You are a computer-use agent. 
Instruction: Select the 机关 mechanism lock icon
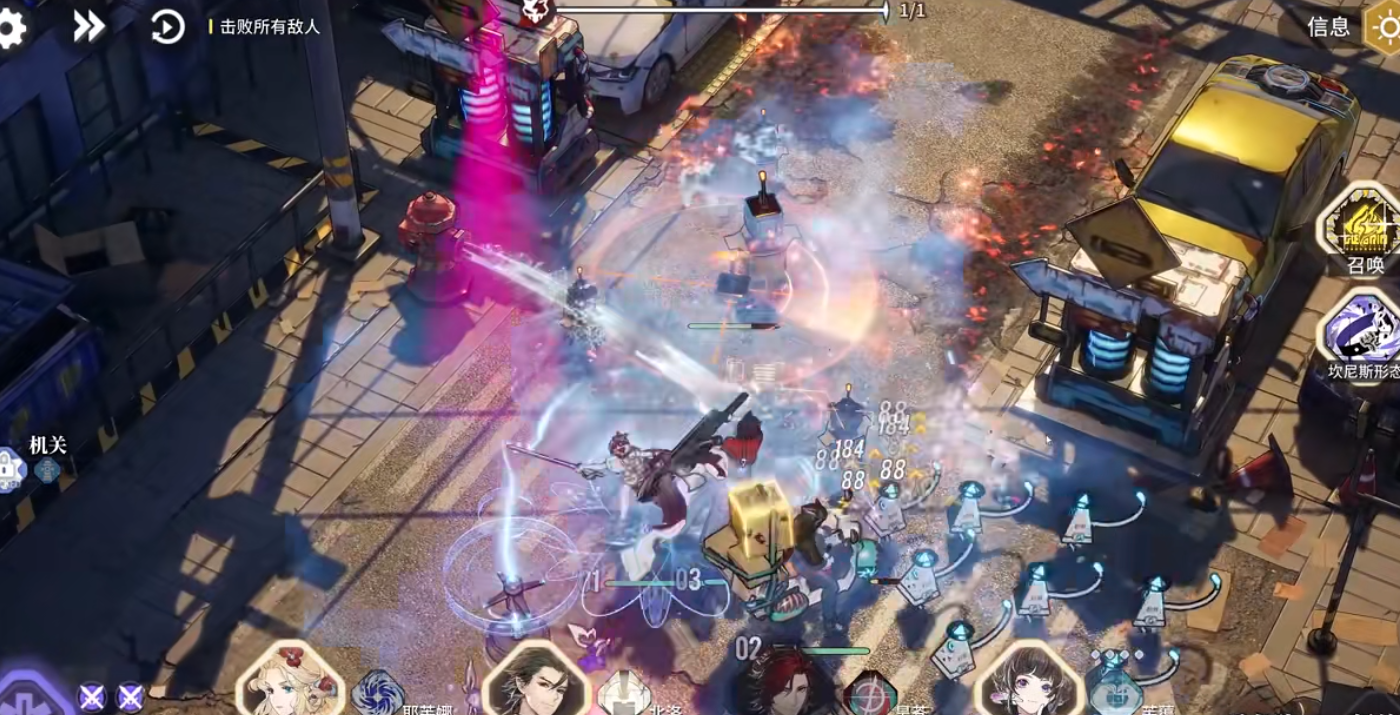pyautogui.click(x=12, y=468)
